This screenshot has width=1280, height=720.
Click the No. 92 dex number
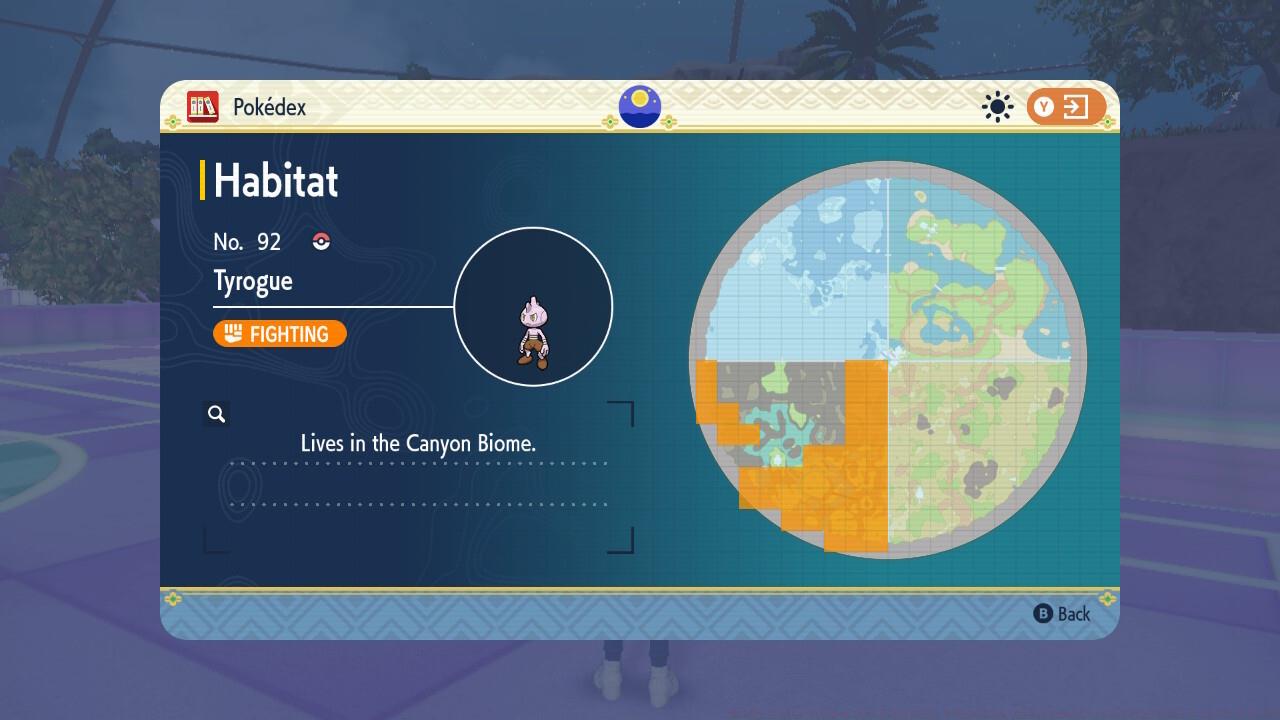click(247, 241)
